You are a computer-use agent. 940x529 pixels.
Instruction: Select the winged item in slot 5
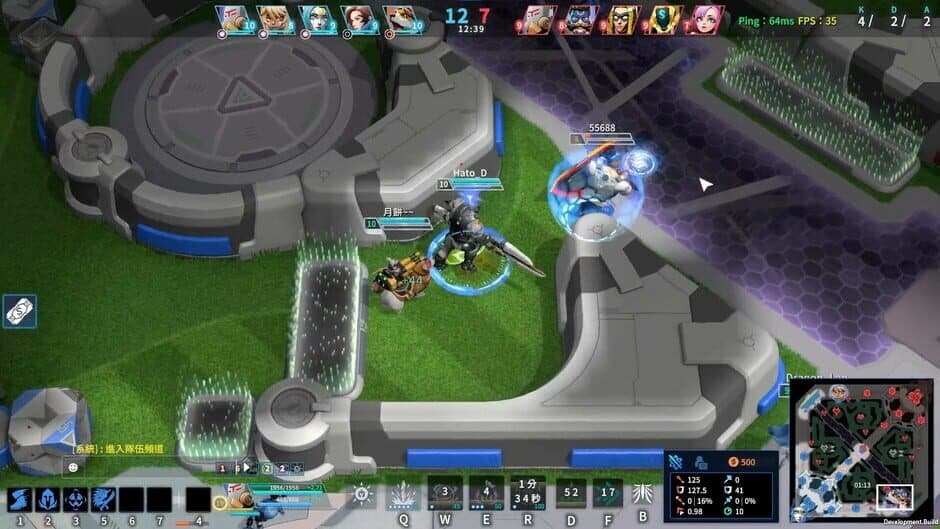[x=104, y=500]
